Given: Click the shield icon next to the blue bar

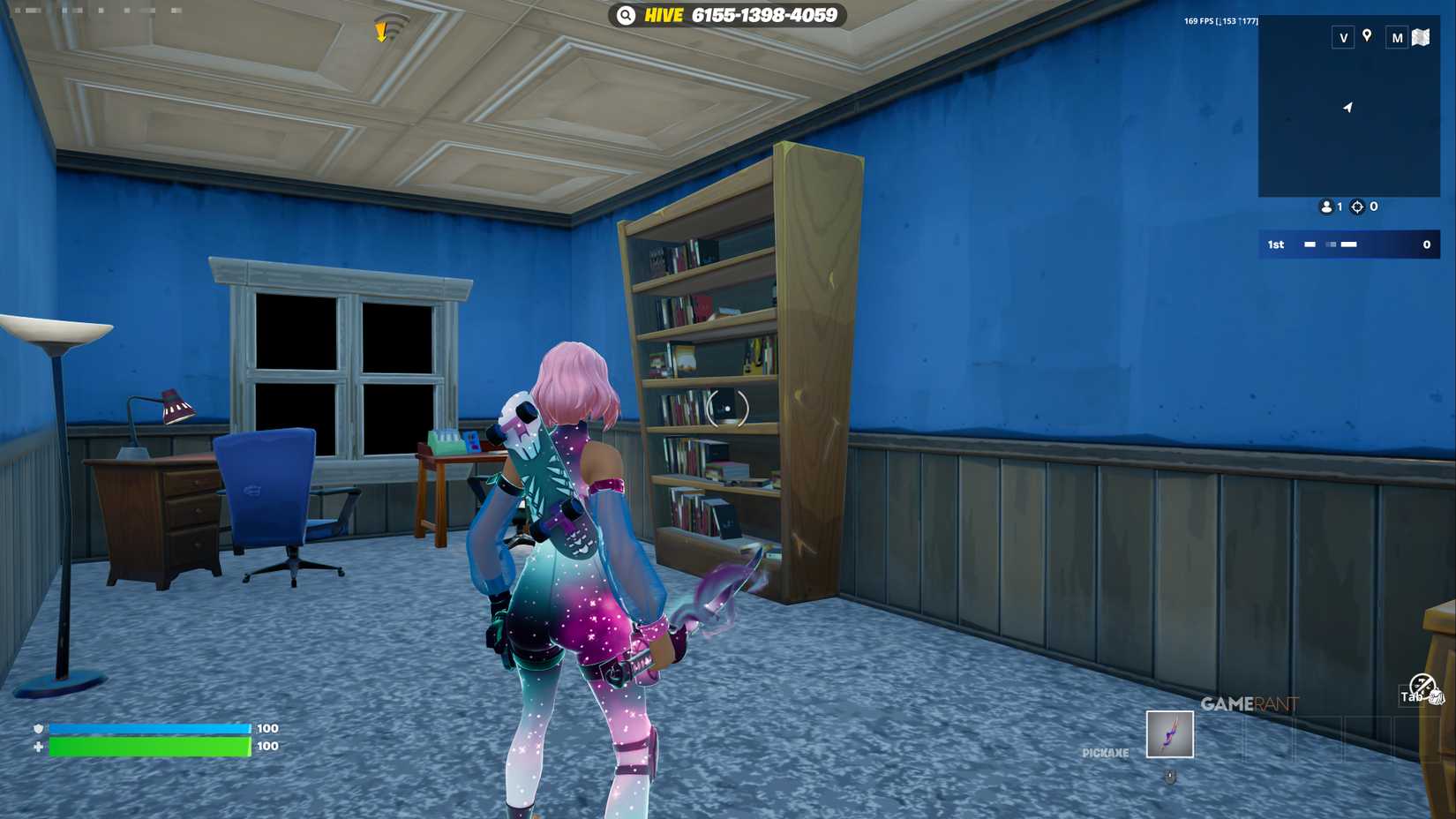Looking at the screenshot, I should (x=37, y=728).
